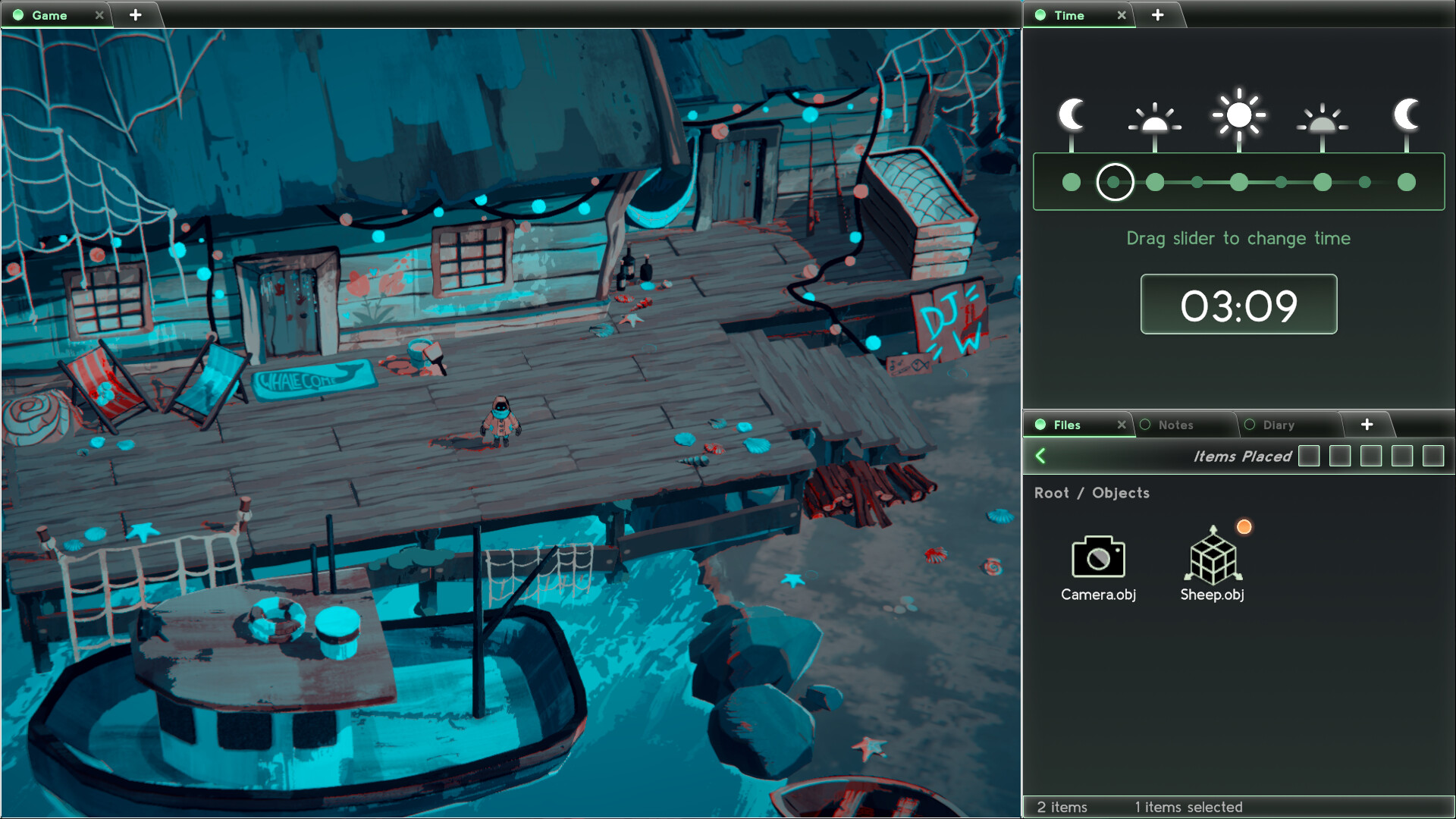Check the last Items Placed box
This screenshot has width=1456, height=819.
click(x=1433, y=457)
